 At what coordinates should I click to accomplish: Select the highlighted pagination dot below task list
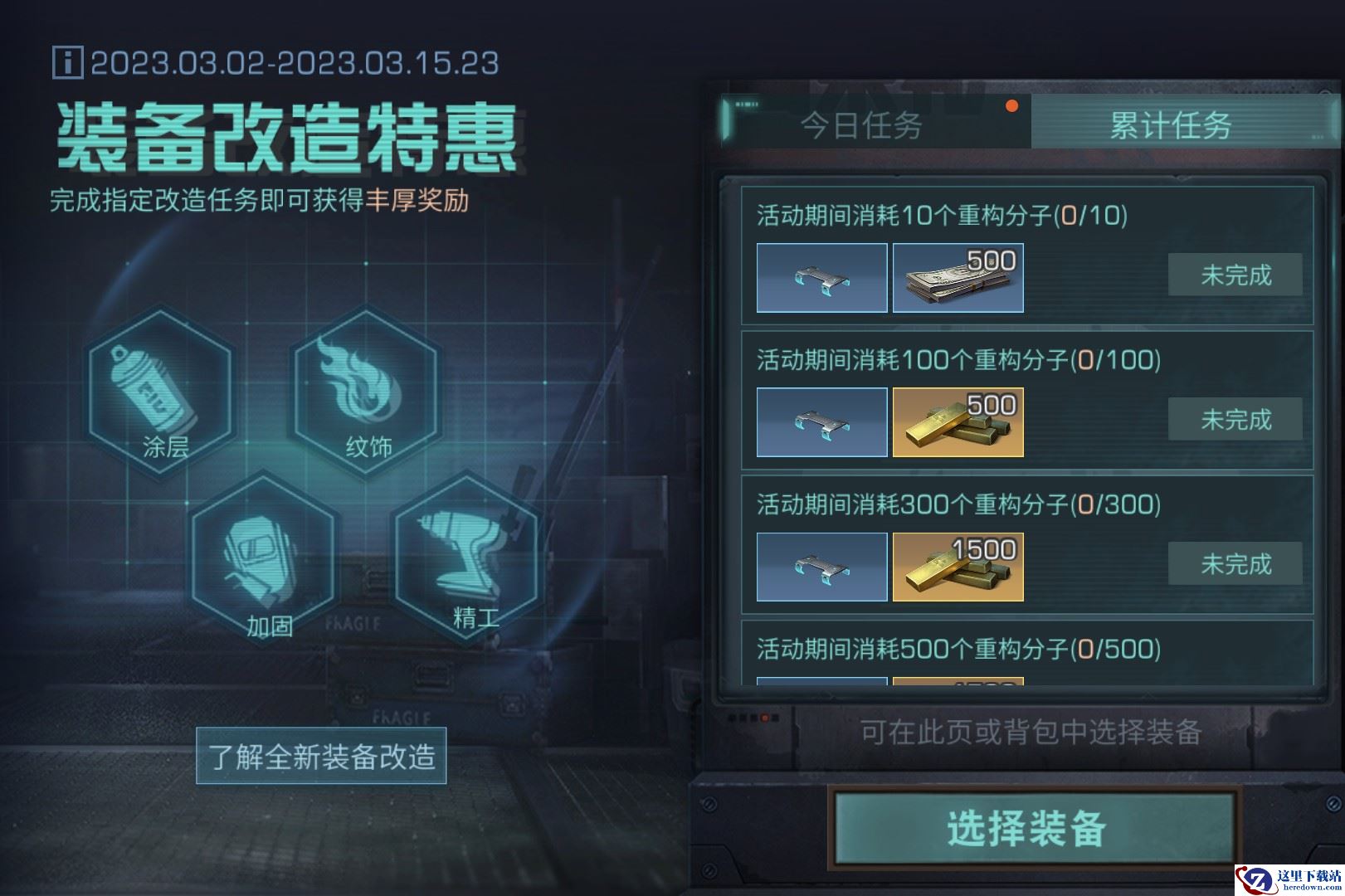pyautogui.click(x=765, y=717)
